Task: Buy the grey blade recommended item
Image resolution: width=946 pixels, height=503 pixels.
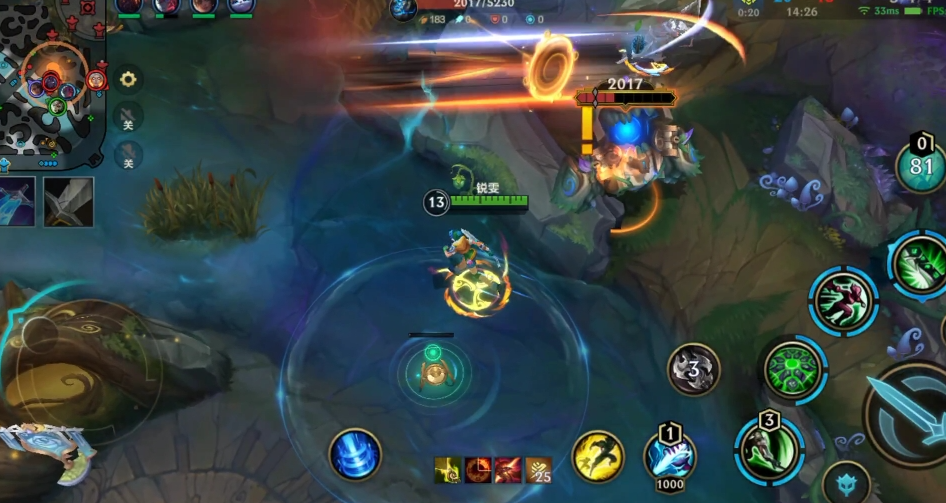Action: (68, 201)
